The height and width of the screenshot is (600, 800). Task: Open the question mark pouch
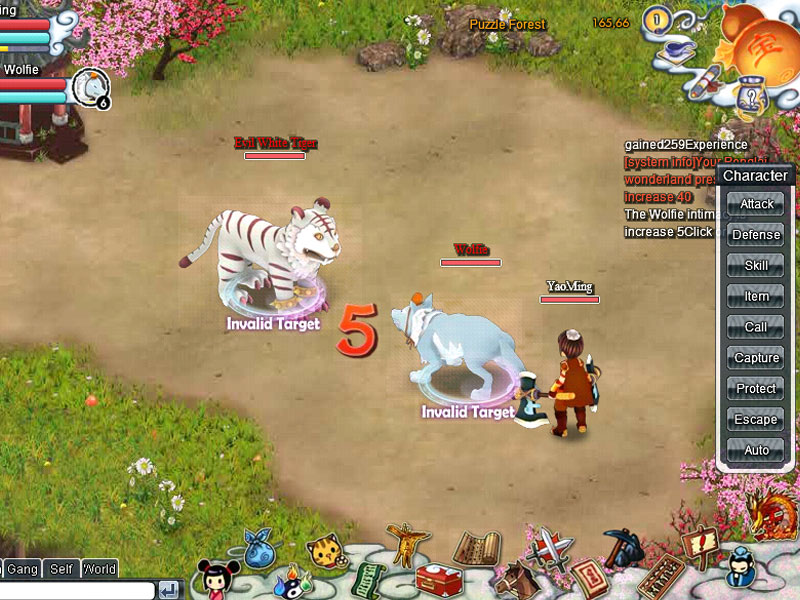click(747, 98)
